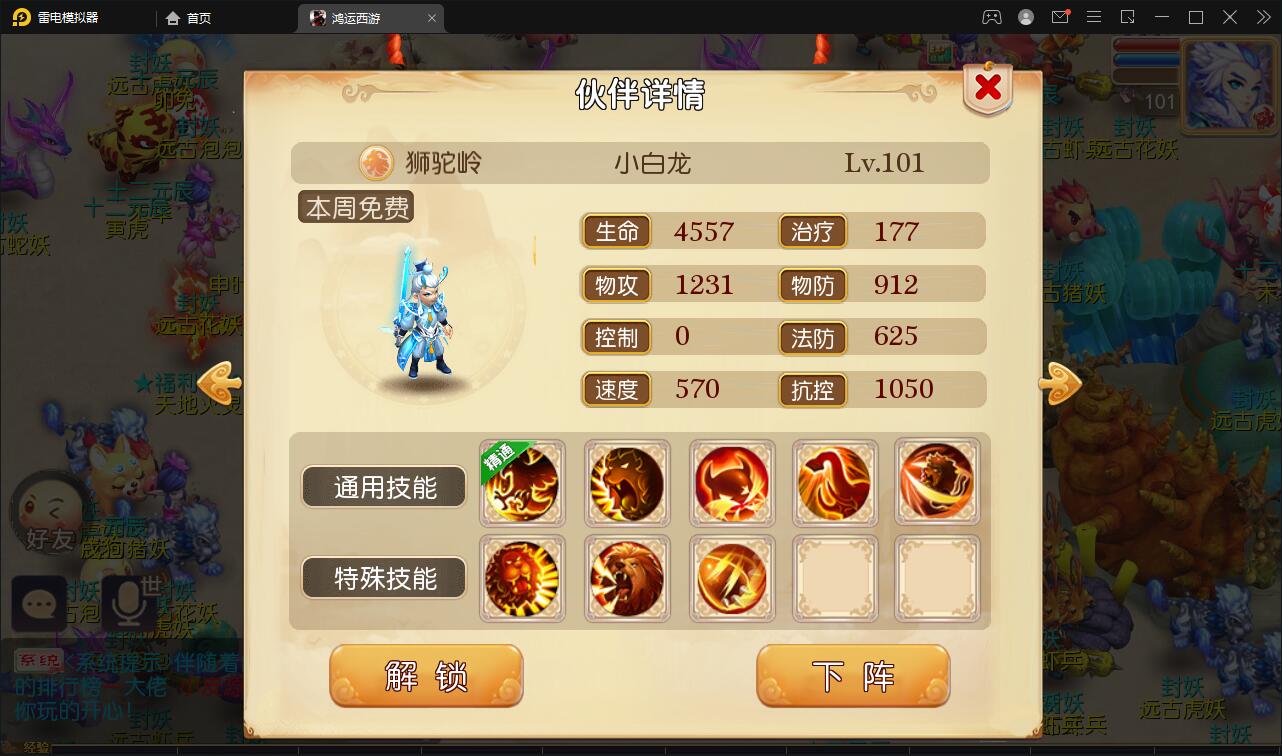Click the tiger skill icon in 通用技能 row

tap(627, 483)
